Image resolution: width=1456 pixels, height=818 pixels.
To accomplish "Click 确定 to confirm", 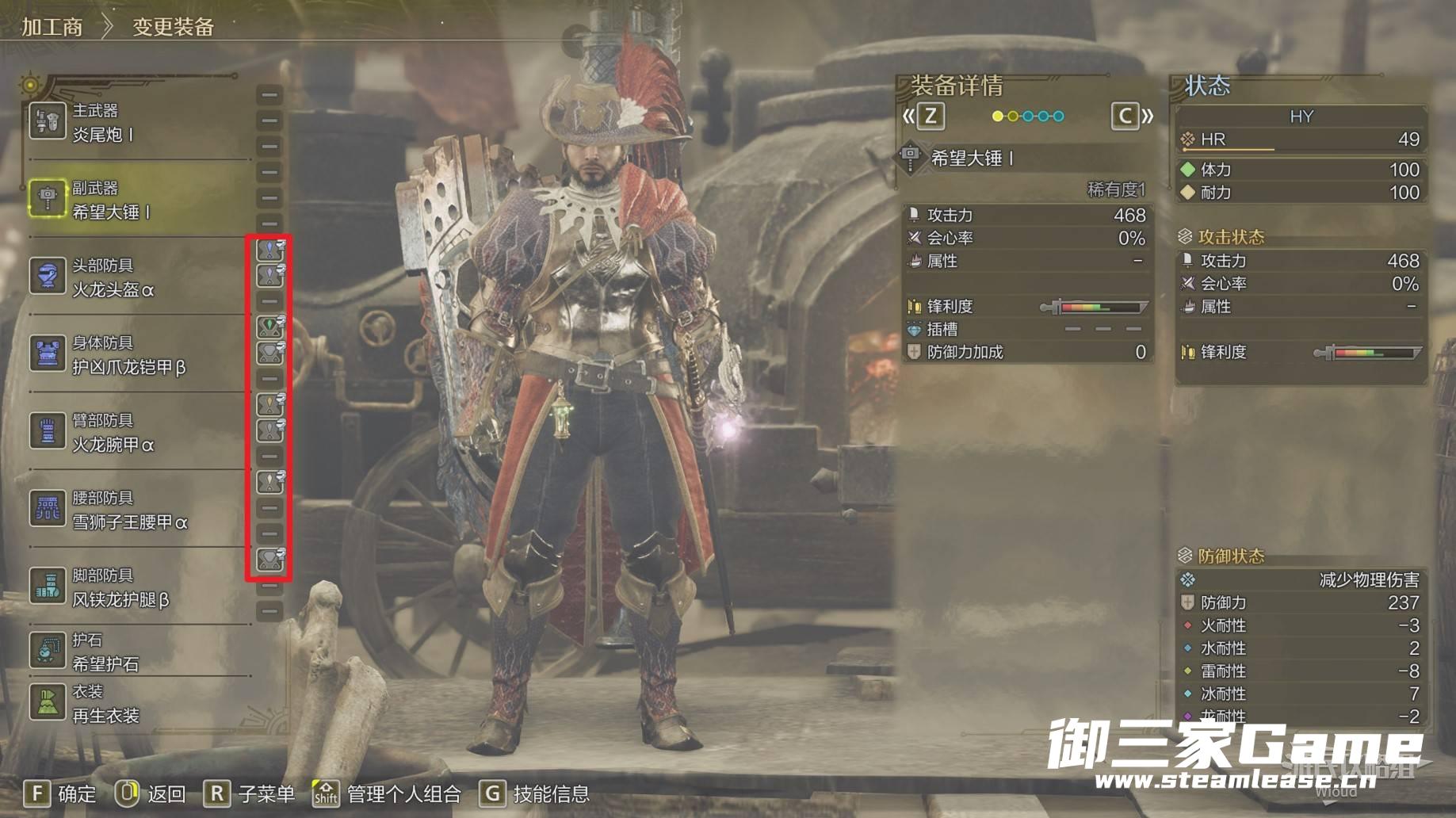I will point(60,793).
